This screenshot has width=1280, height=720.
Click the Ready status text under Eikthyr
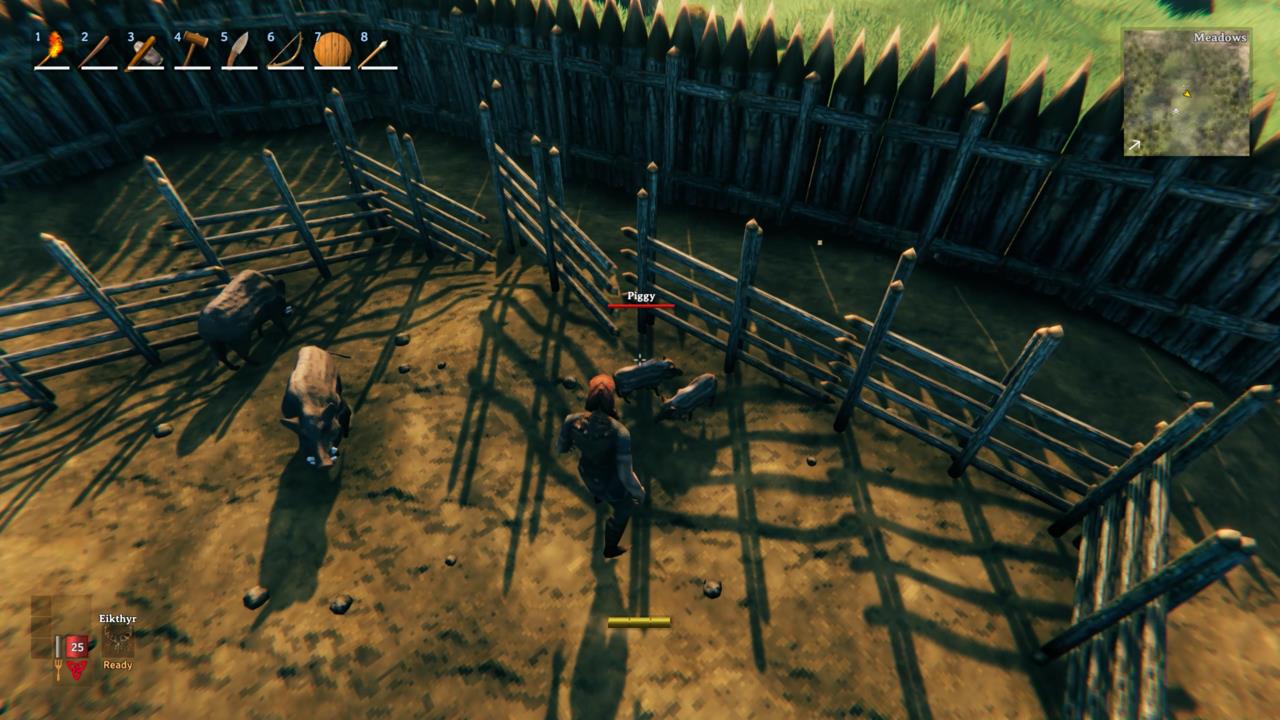click(116, 663)
